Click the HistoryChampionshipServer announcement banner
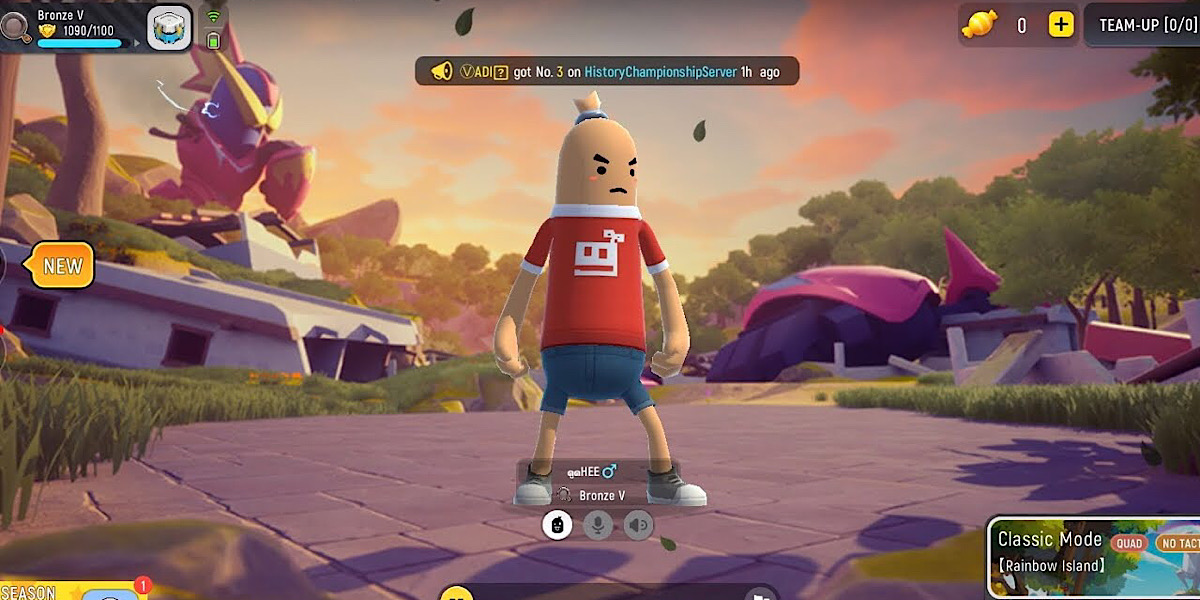1200x600 pixels. point(607,71)
